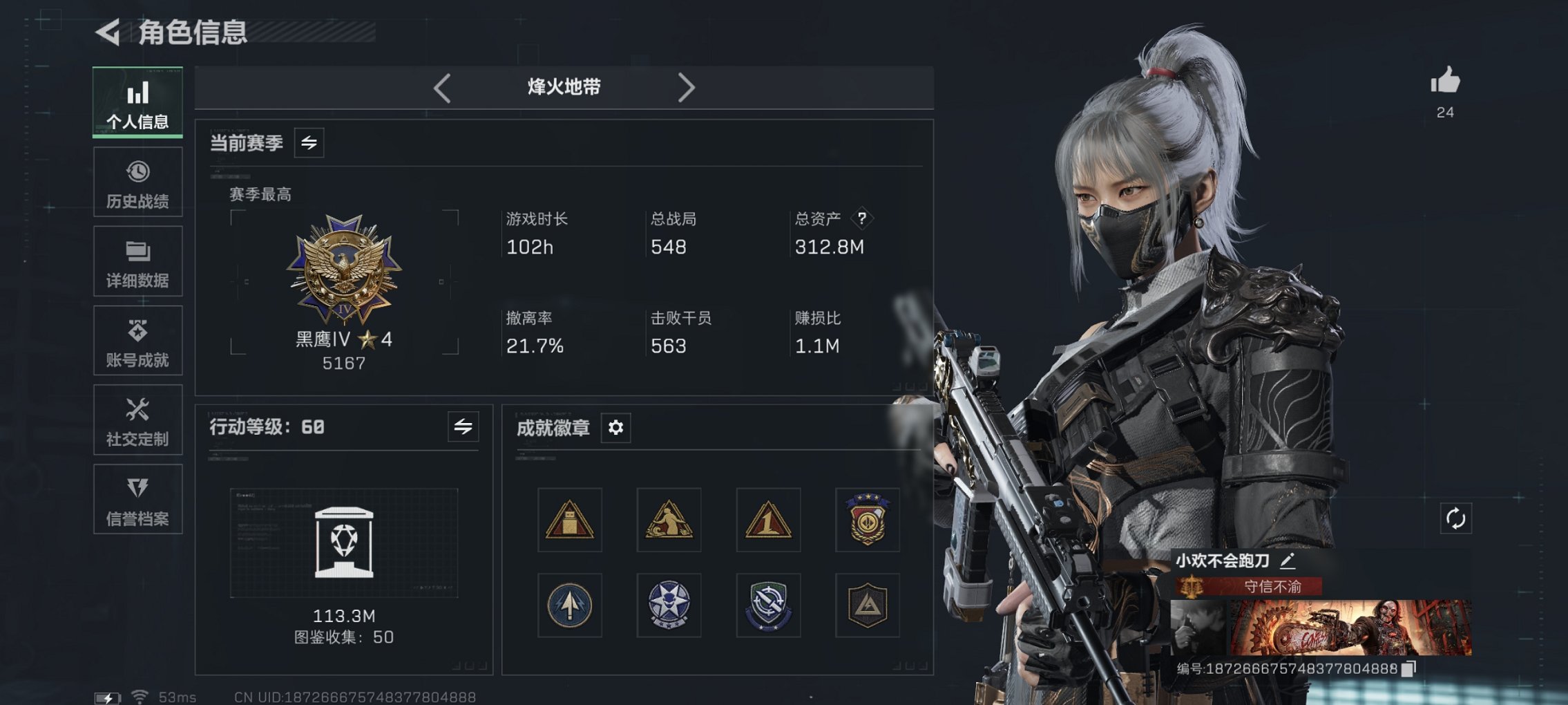Select the 账号成就 sidebar icon
The width and height of the screenshot is (1568, 705).
coord(137,341)
